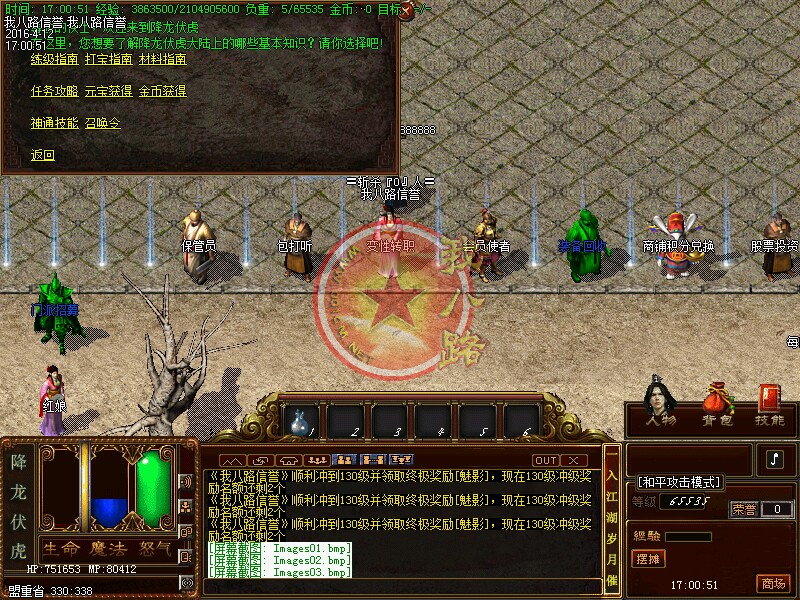Choose the 元宝获得 ingot option

pyautogui.click(x=108, y=91)
